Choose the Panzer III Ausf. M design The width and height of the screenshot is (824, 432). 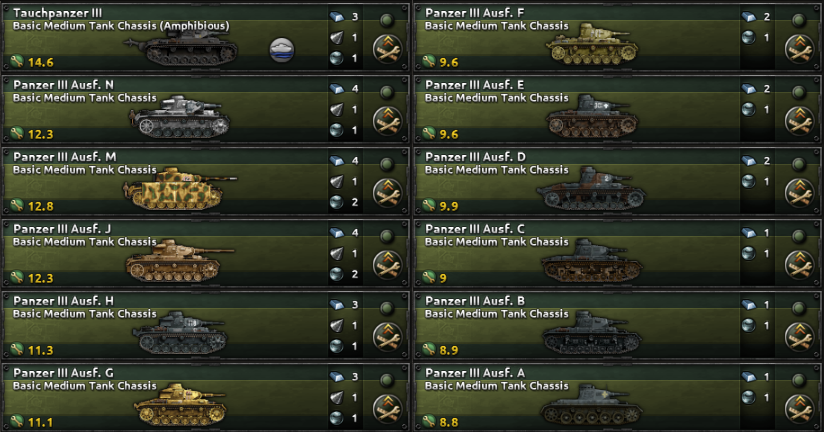[160, 182]
